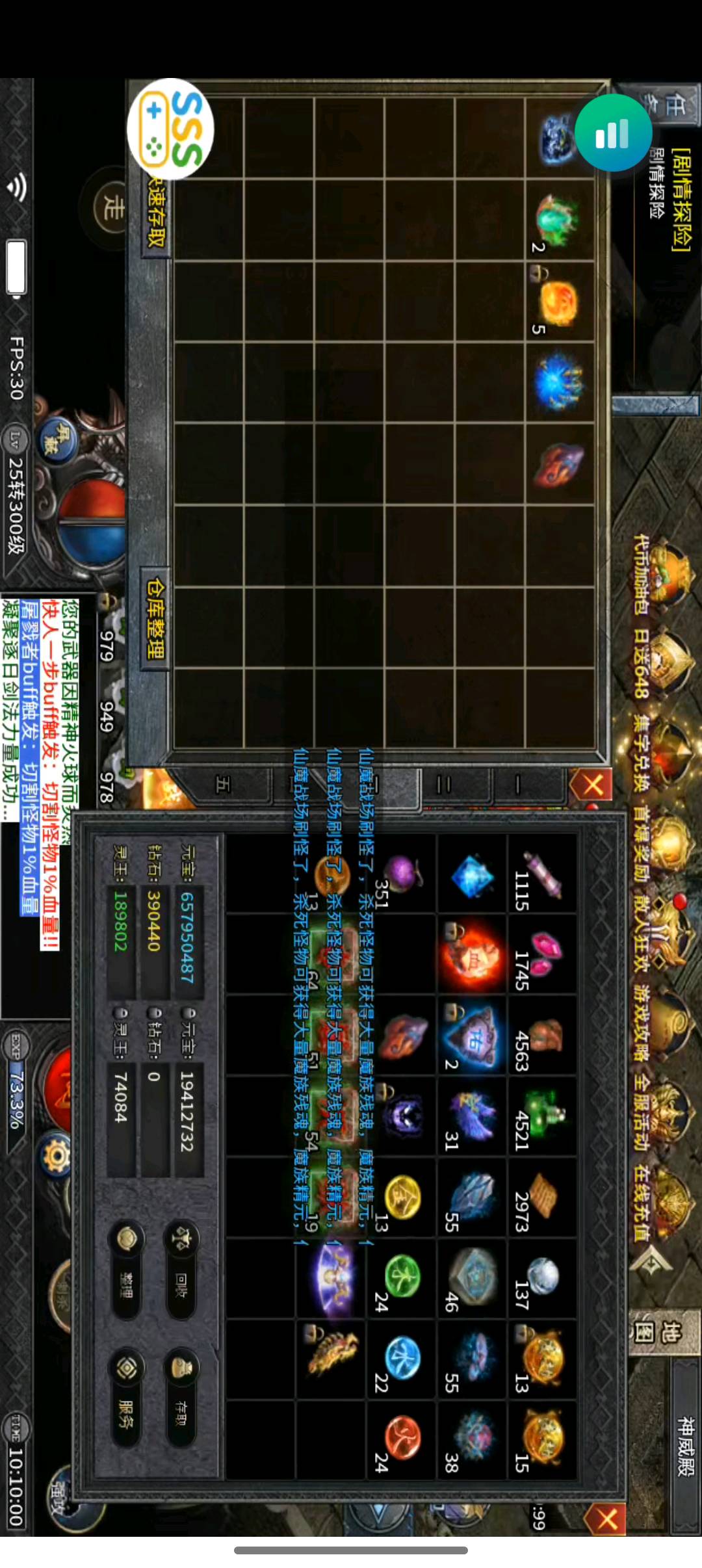Open the teal bar-chart overlay button
702x1568 pixels.
coord(613,133)
